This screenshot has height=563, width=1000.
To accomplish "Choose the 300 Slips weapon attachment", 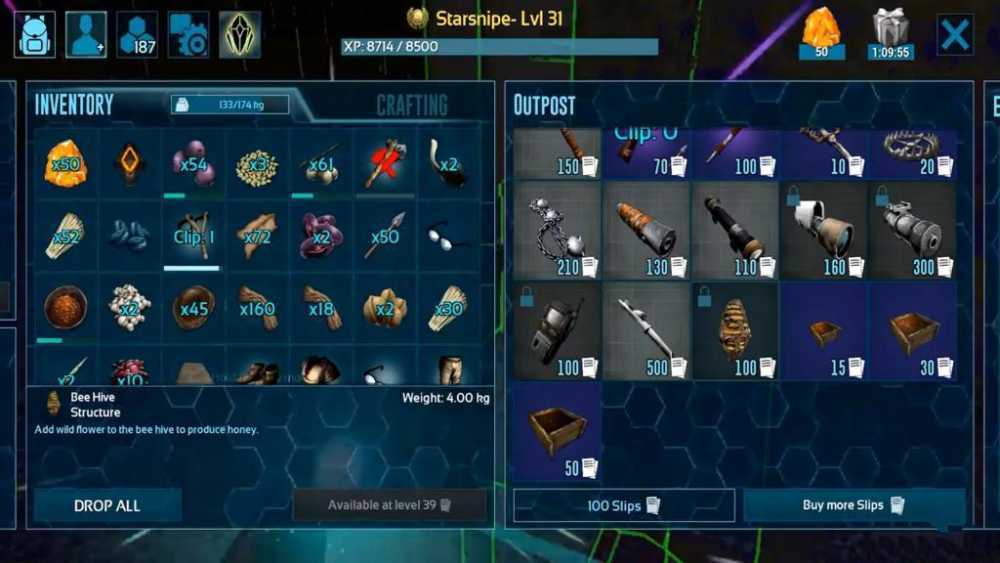I will pyautogui.click(x=911, y=230).
